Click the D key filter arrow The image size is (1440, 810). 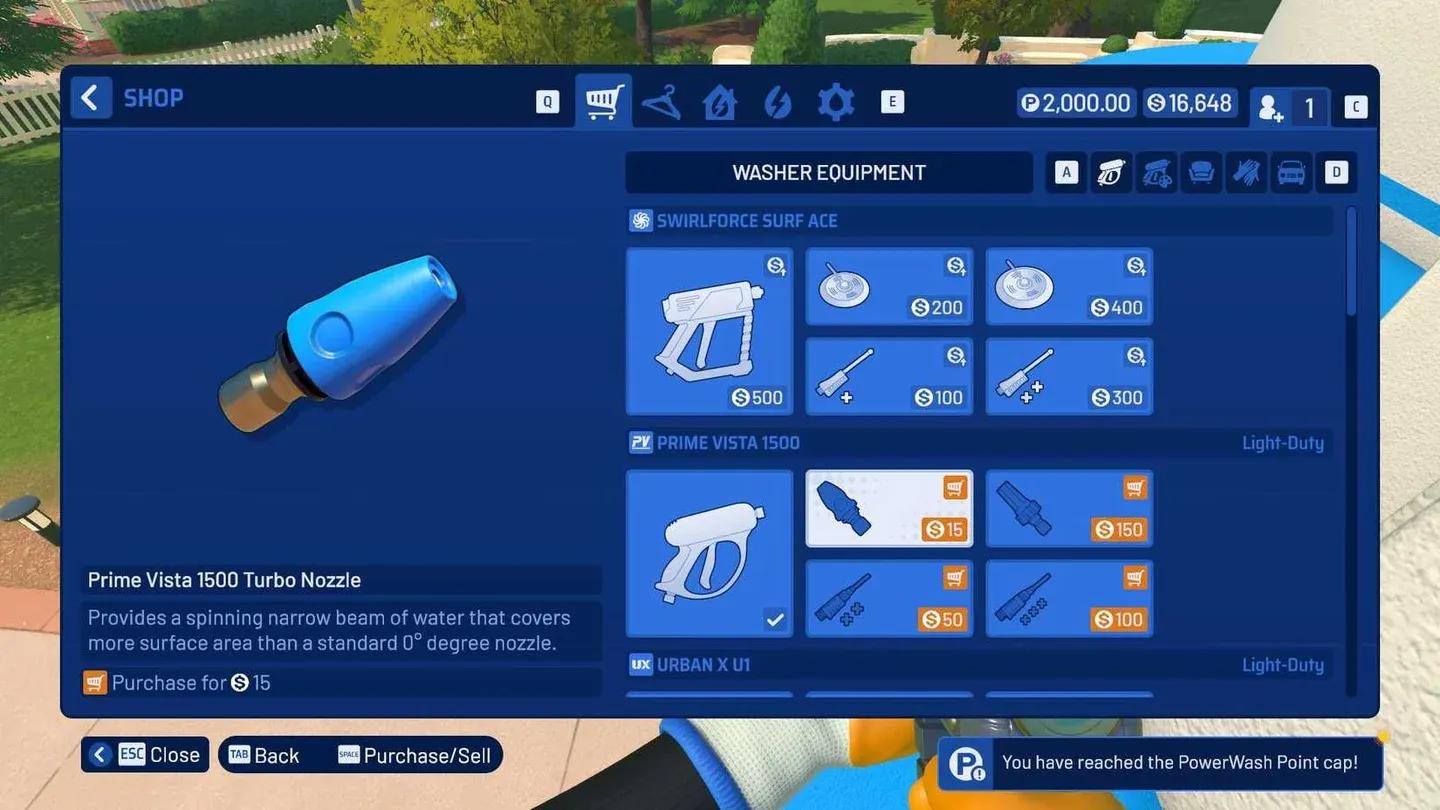[1336, 172]
